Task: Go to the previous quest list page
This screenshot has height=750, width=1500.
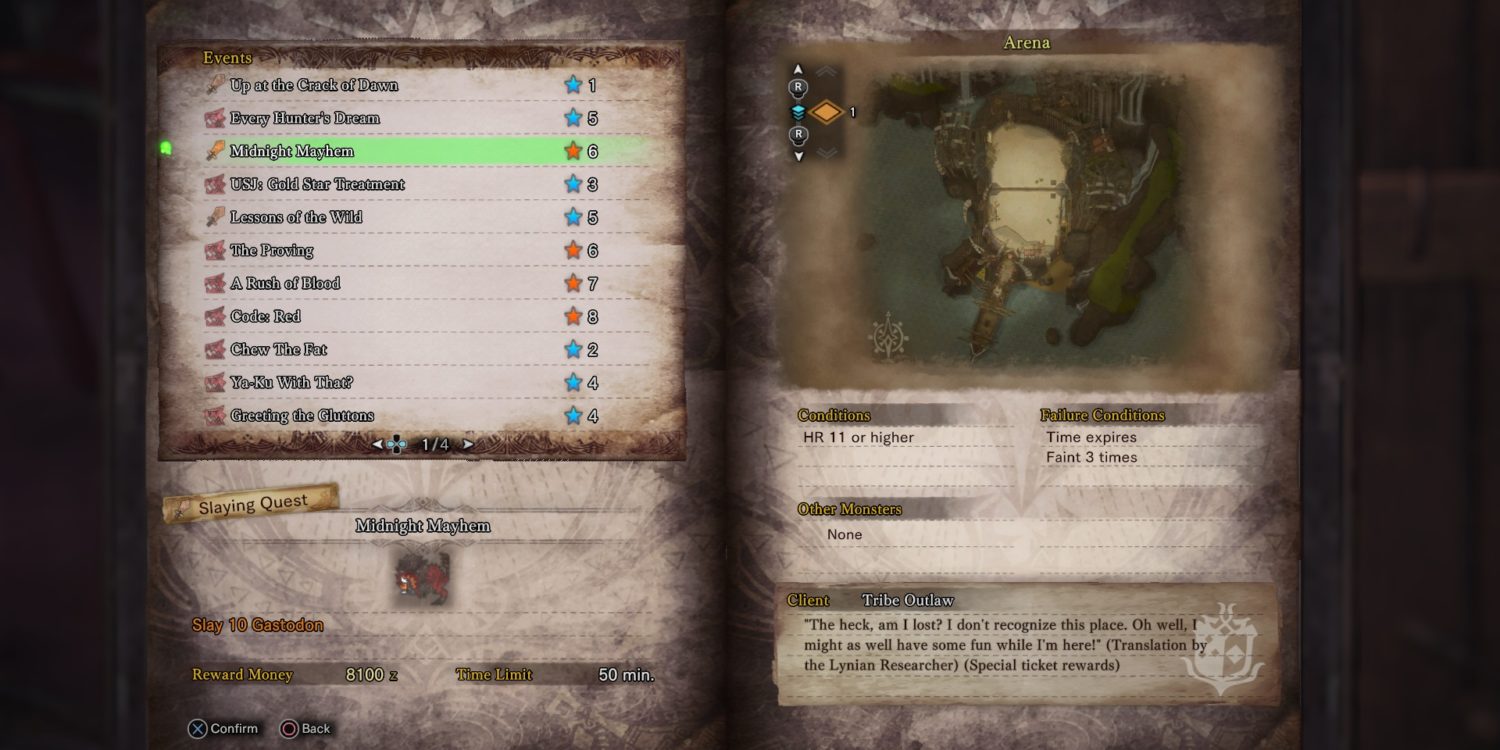Action: [377, 444]
